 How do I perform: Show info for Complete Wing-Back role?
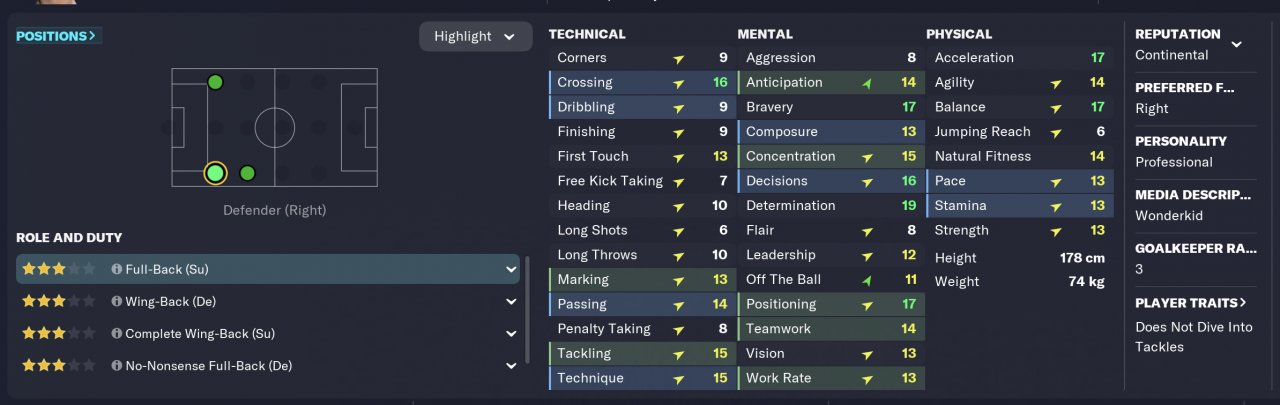pyautogui.click(x=116, y=334)
